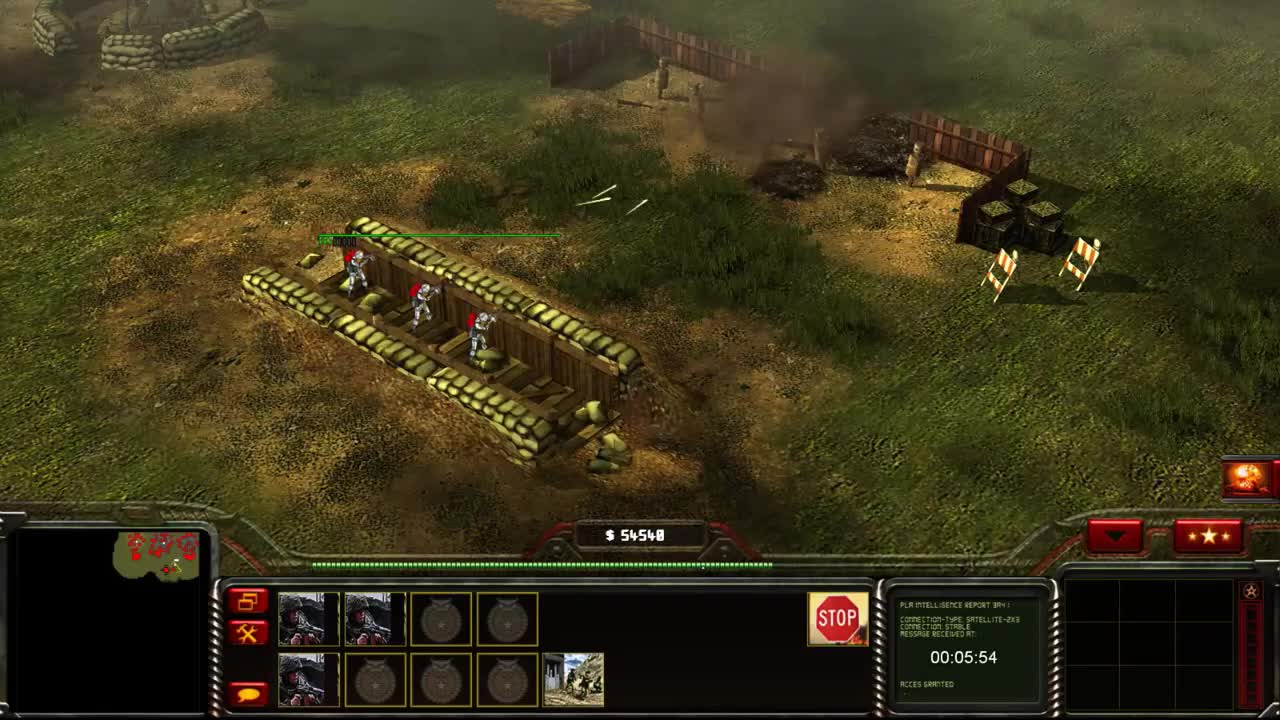Image resolution: width=1280 pixels, height=720 pixels.
Task: Click the minimap in the corner panel
Action: (x=110, y=620)
